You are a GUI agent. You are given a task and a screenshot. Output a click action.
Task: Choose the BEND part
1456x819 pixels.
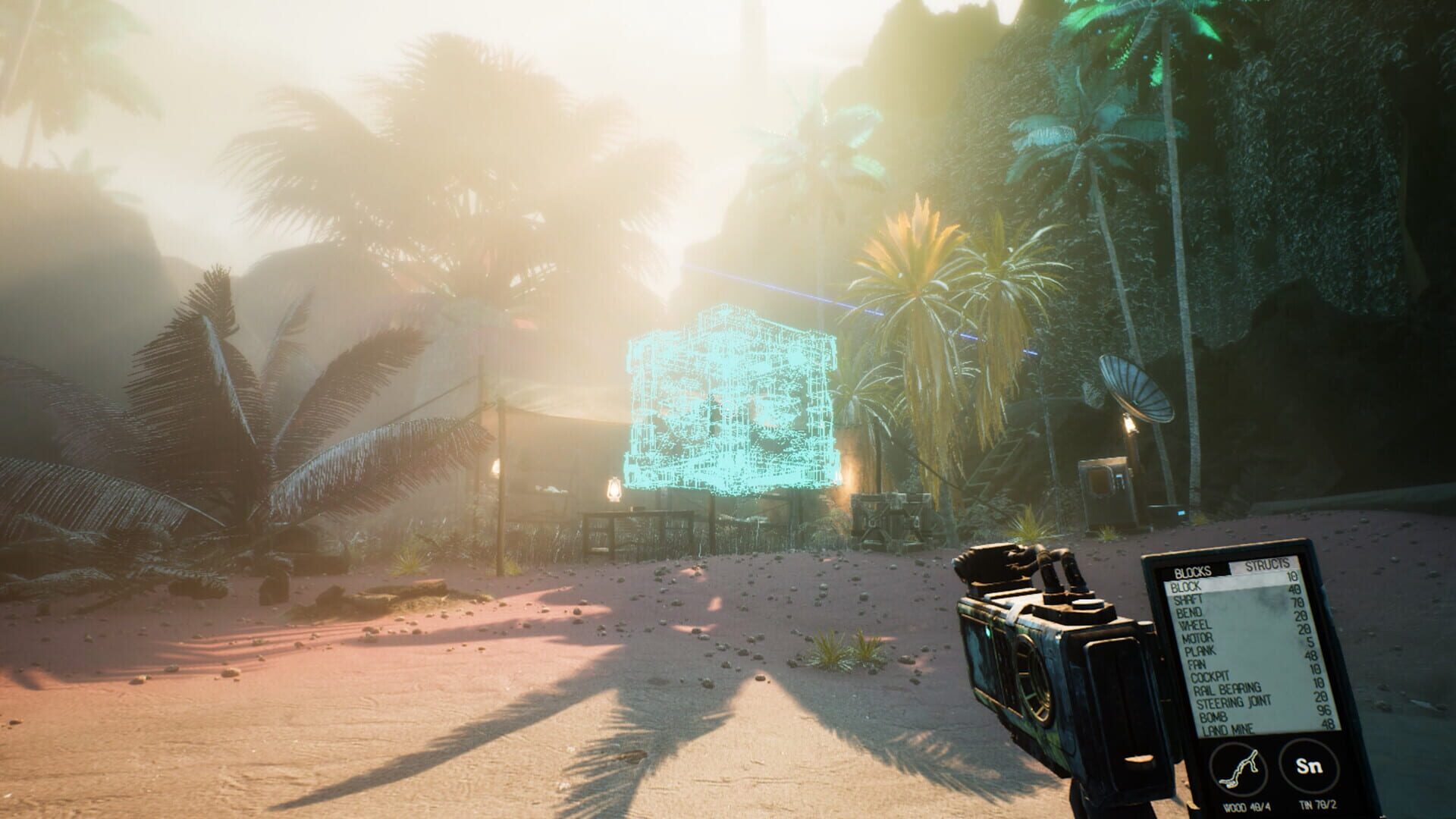tap(1191, 613)
